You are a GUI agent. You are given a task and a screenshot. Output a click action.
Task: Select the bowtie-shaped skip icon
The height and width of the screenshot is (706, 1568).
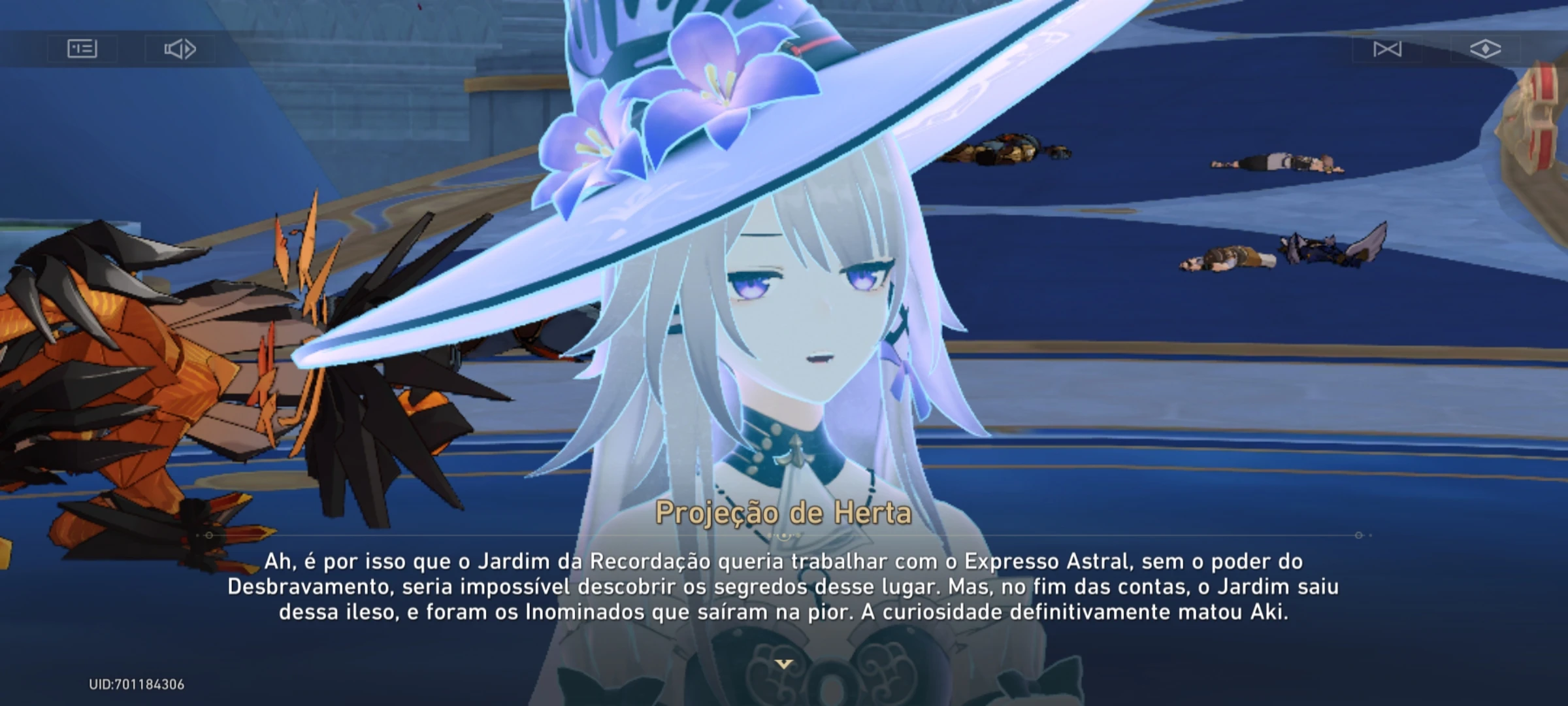point(1389,48)
